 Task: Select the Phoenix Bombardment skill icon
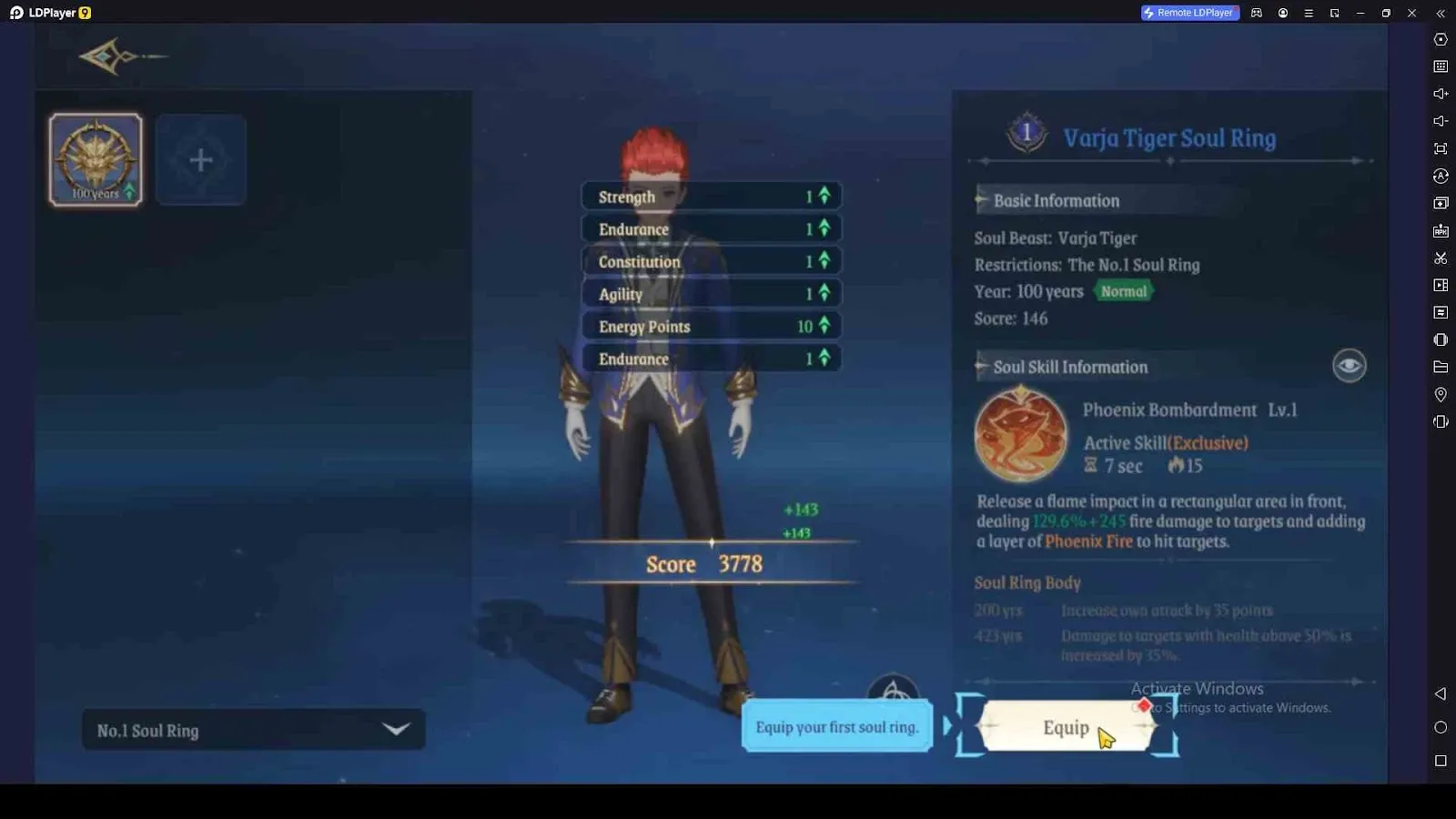coord(1021,432)
